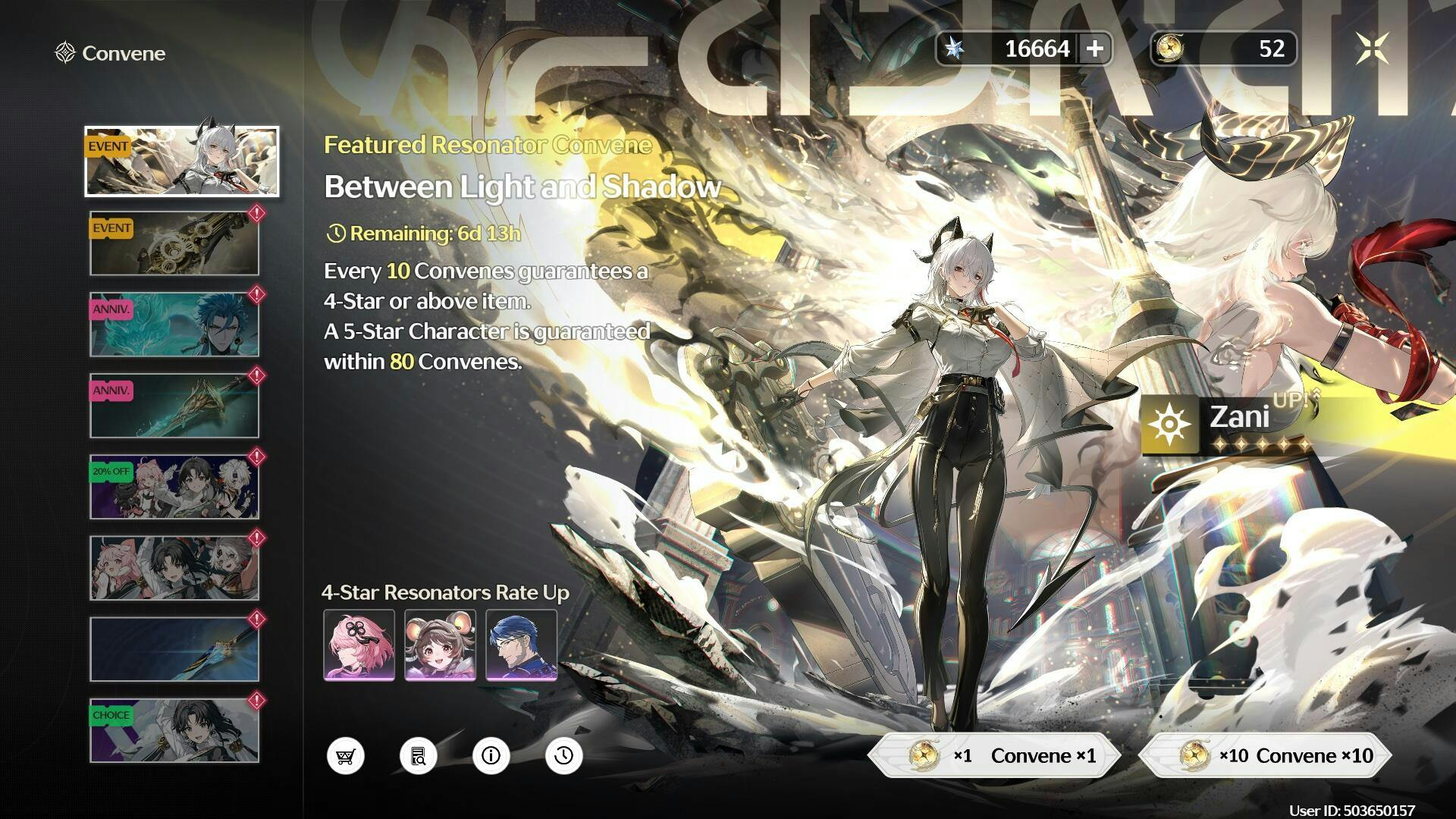Add Astrite with the plus button
The height and width of the screenshot is (819, 1456).
tap(1094, 49)
